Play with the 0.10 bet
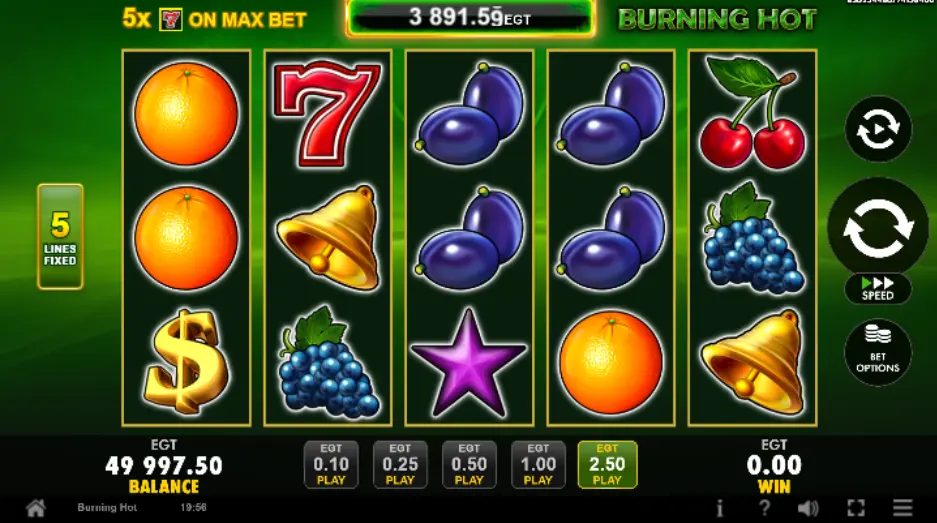Screen dimensions: 937x523 331,465
